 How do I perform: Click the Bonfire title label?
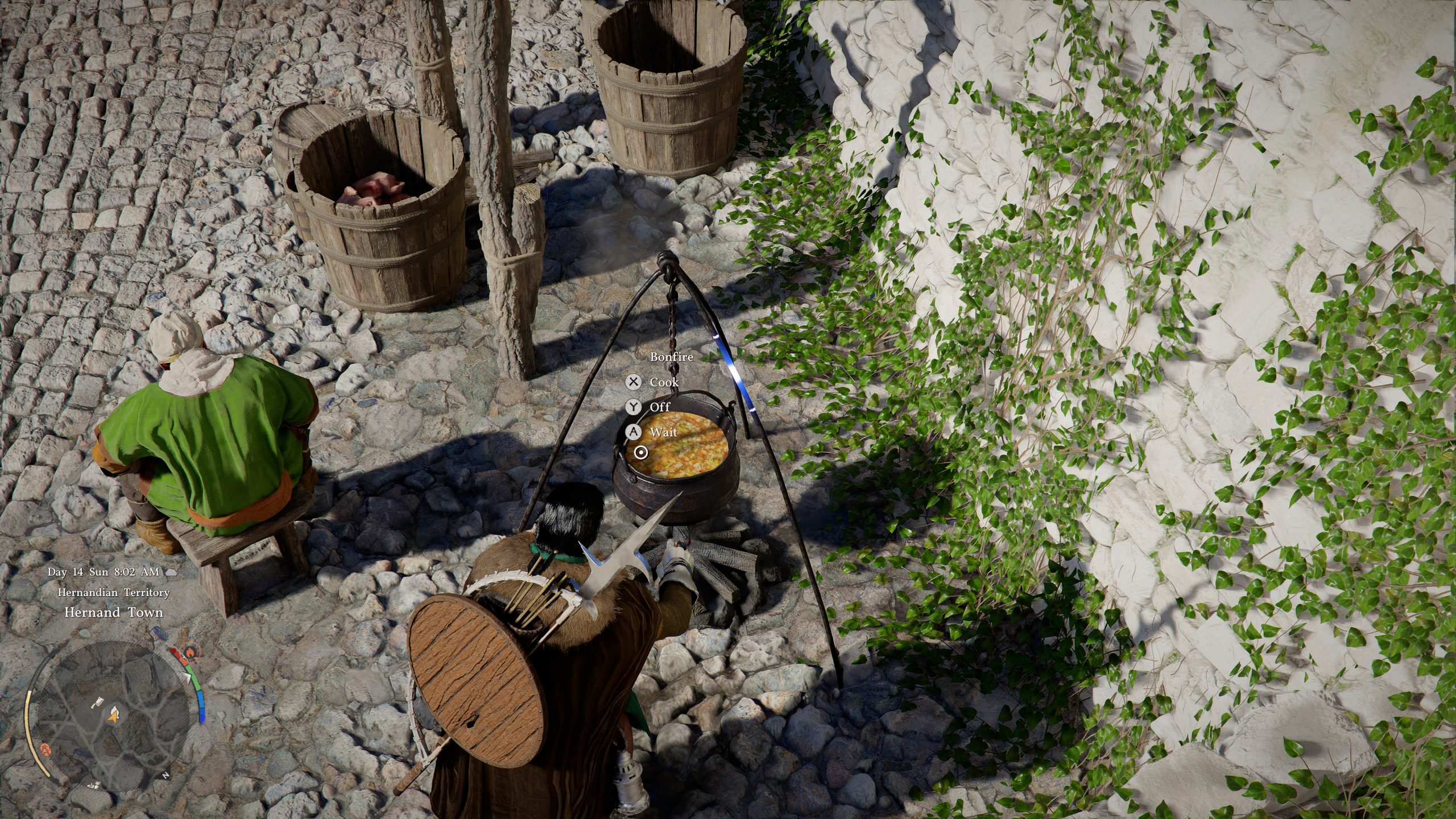pyautogui.click(x=671, y=358)
